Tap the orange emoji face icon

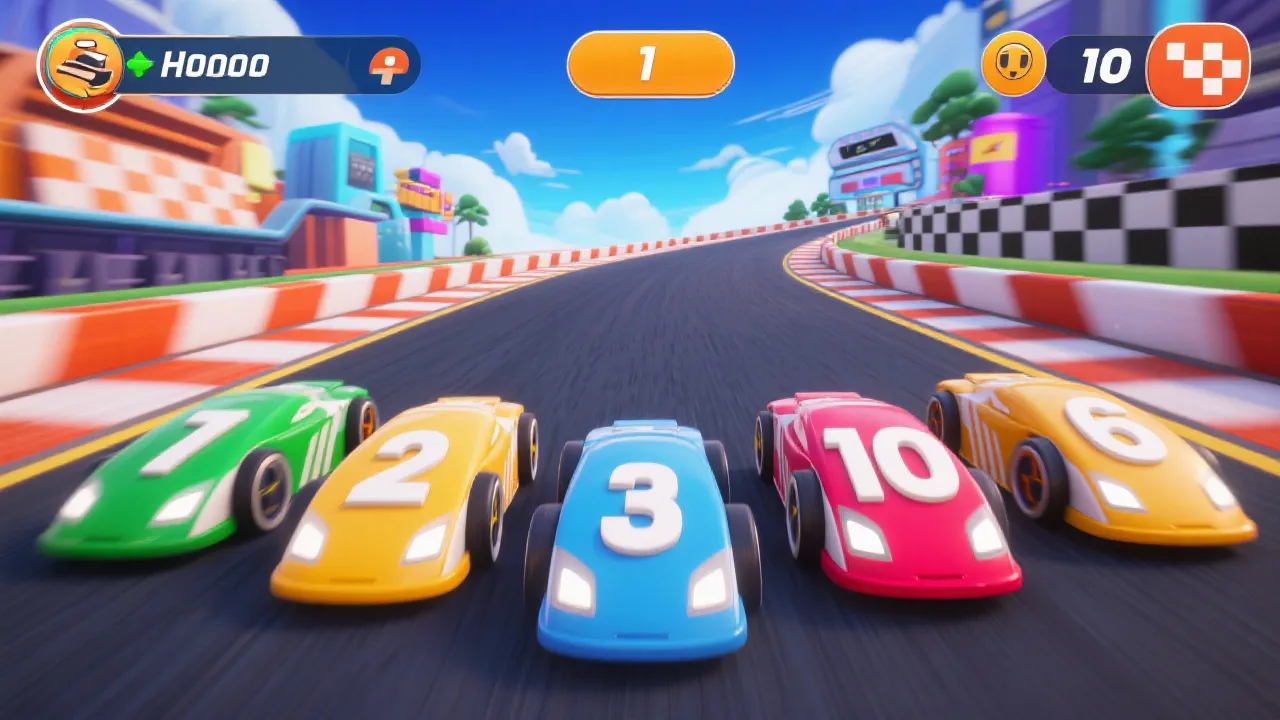coord(1013,65)
